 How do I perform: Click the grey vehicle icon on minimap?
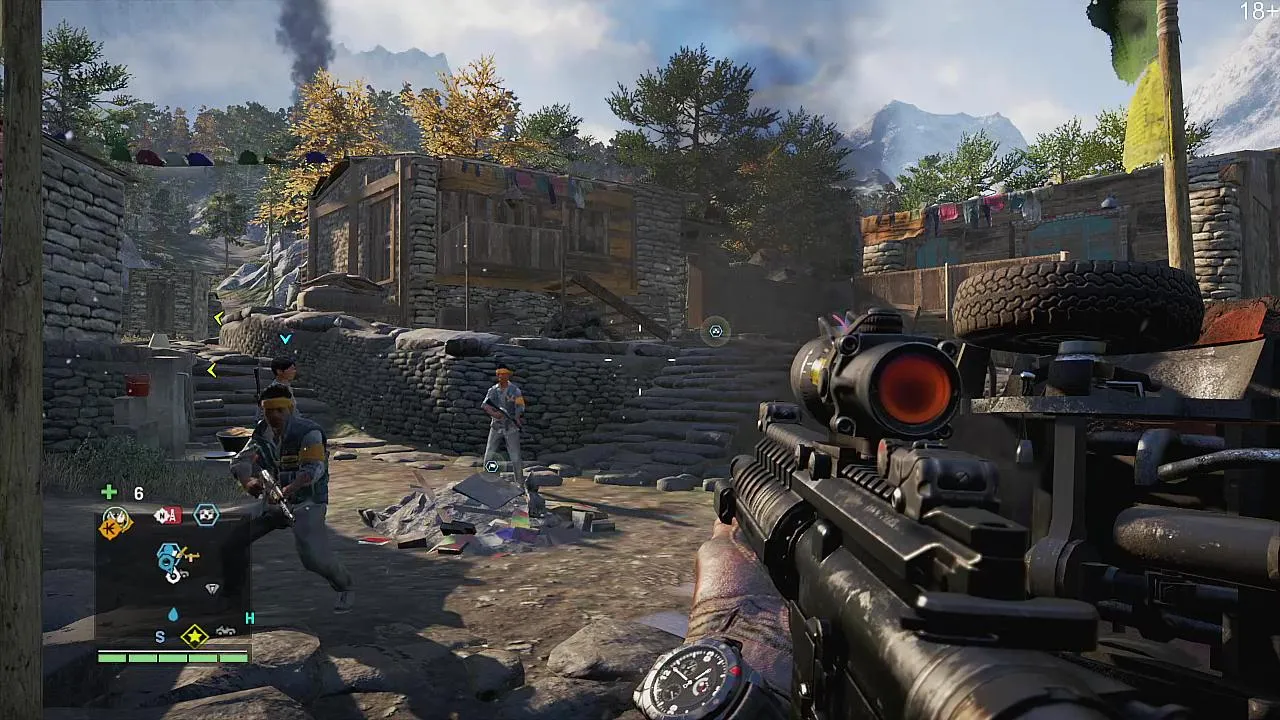coord(226,631)
